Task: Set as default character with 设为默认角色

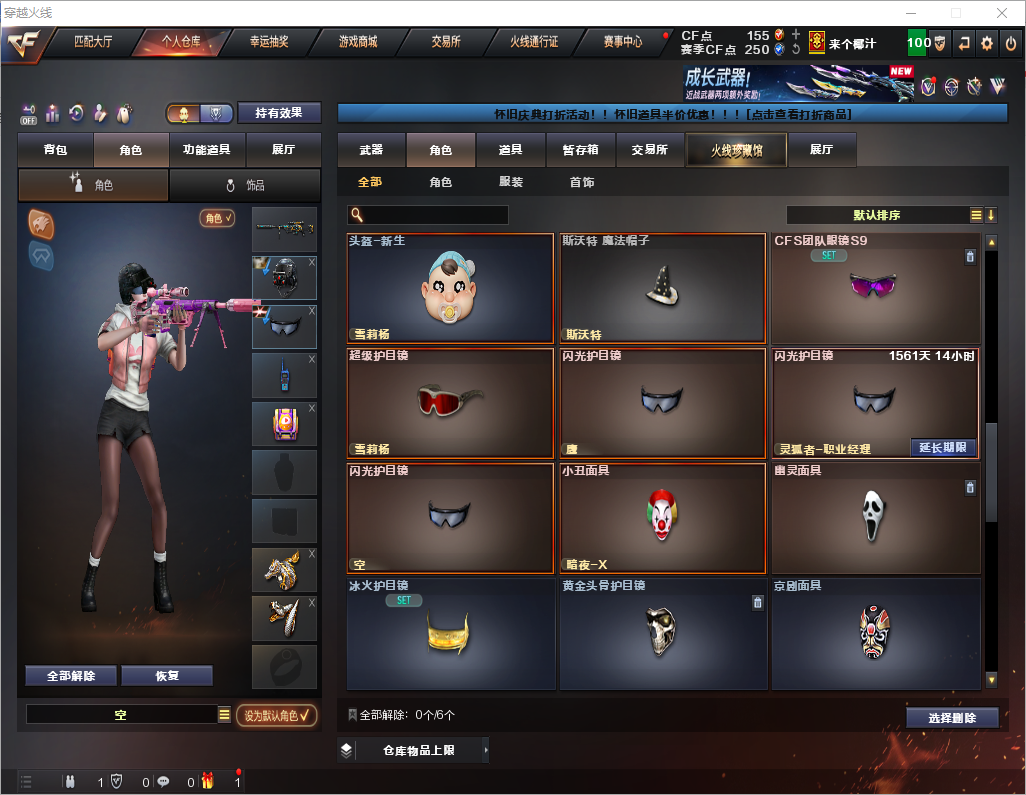Action: [x=276, y=715]
